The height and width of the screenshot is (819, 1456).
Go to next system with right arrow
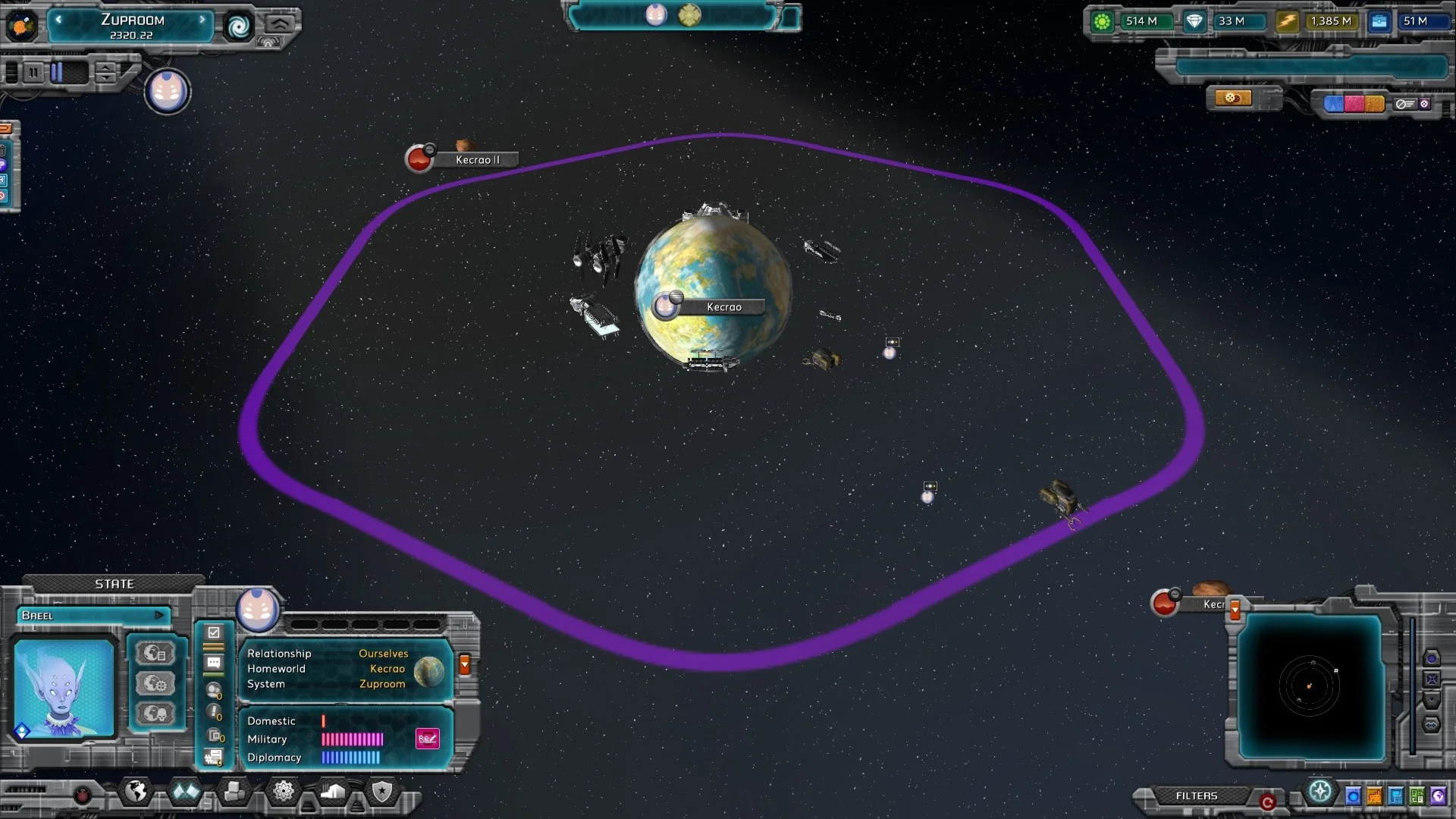(202, 20)
